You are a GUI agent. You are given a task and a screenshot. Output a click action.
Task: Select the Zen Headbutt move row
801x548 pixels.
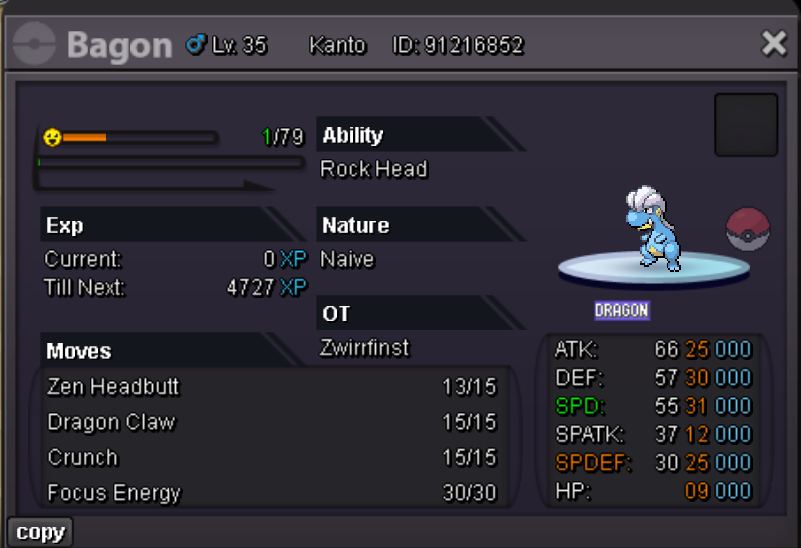click(x=271, y=387)
